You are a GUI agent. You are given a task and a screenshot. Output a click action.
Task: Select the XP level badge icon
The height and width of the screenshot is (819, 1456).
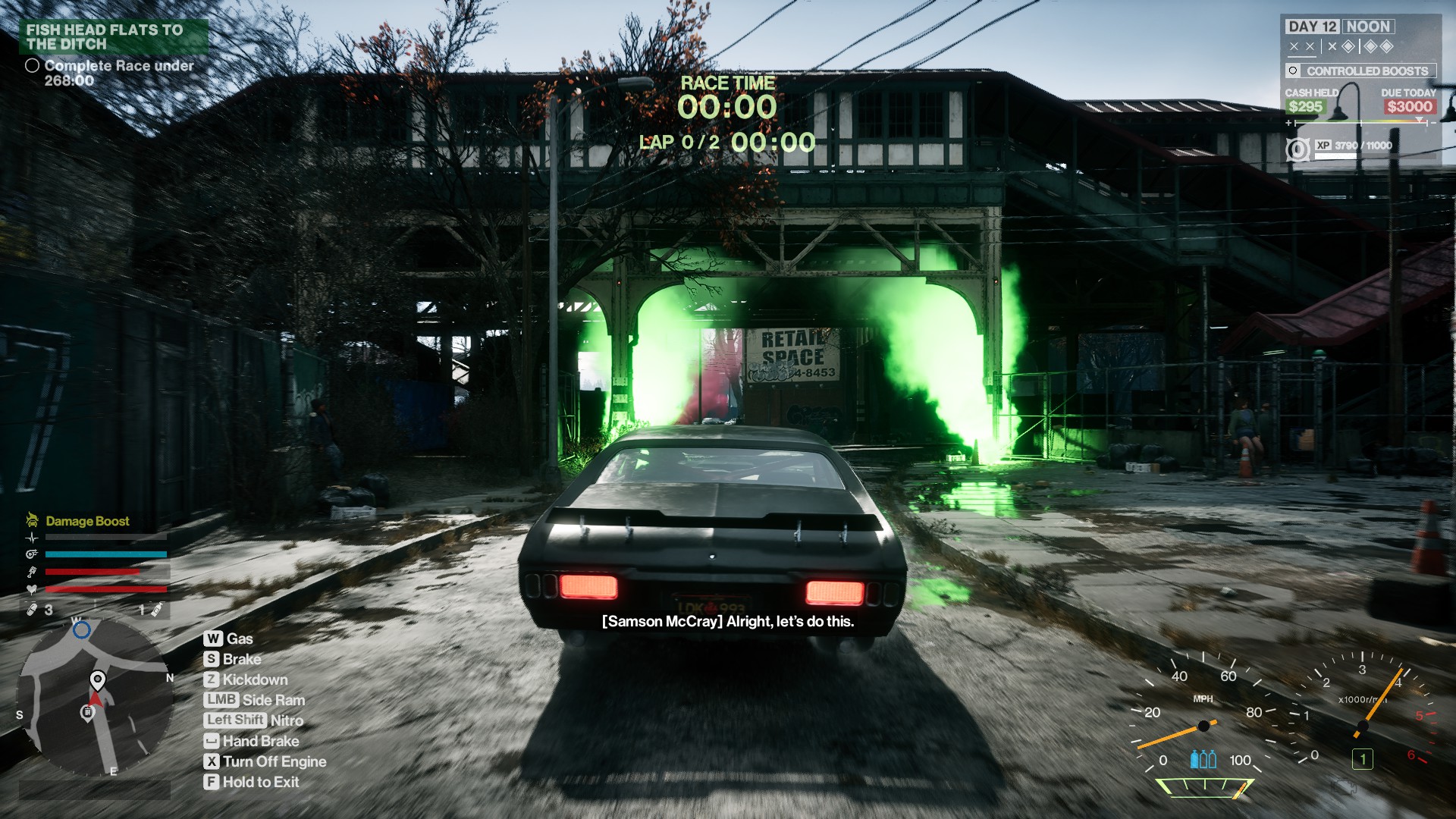(1298, 149)
